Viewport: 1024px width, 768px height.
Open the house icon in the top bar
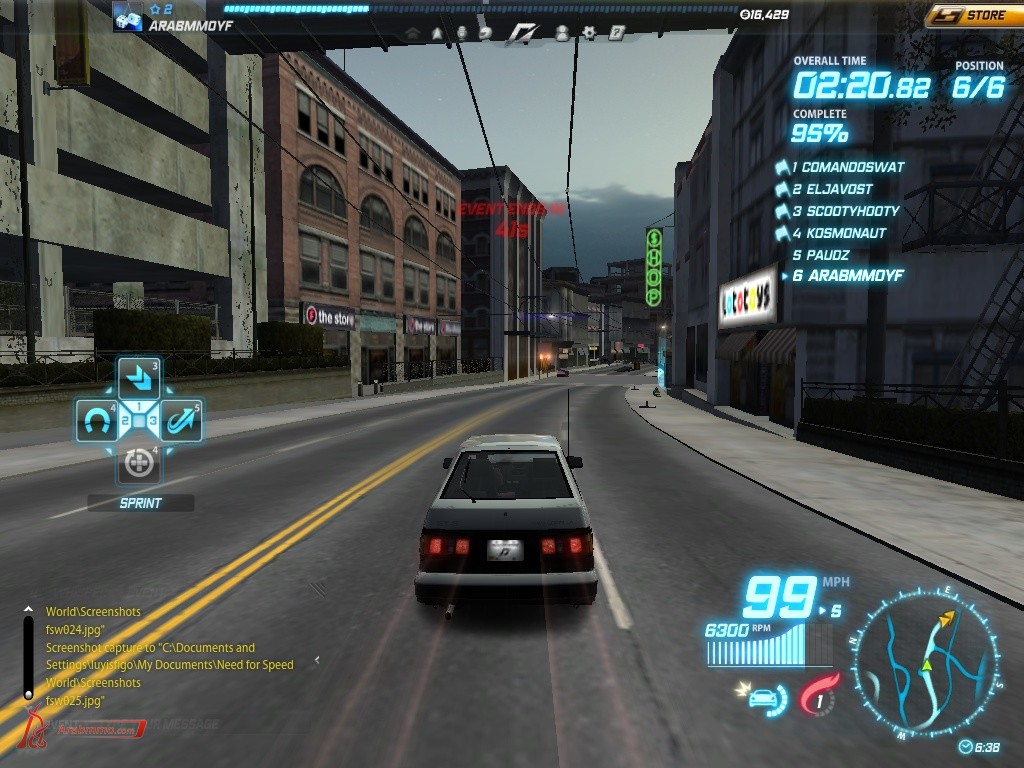tap(412, 33)
